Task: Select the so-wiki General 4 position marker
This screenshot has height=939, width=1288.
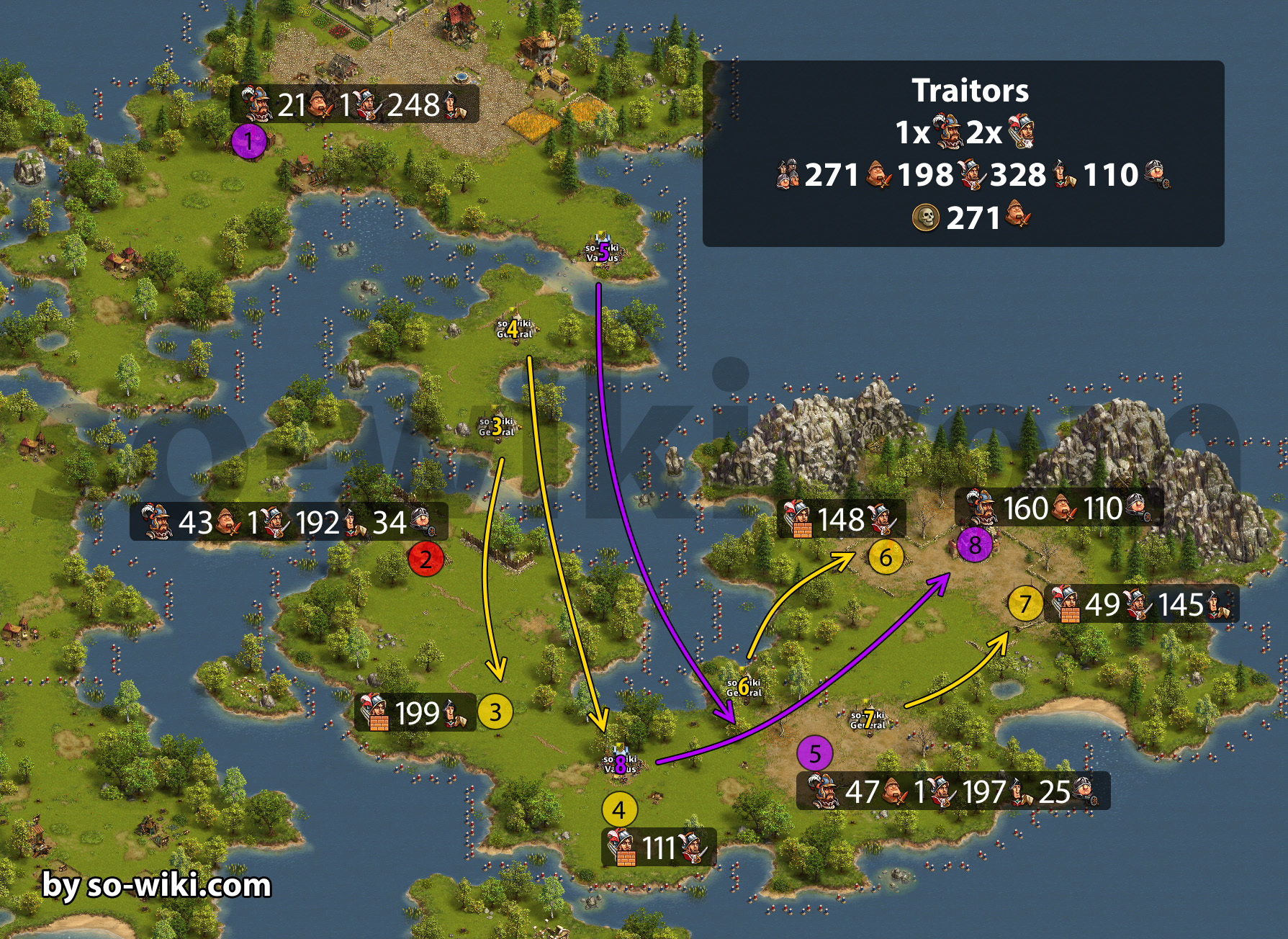Action: (x=513, y=329)
